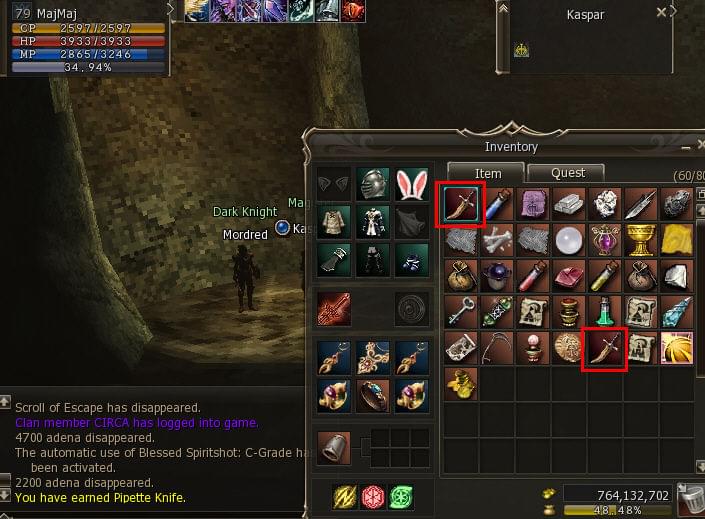Select the gold coin item

click(568, 348)
